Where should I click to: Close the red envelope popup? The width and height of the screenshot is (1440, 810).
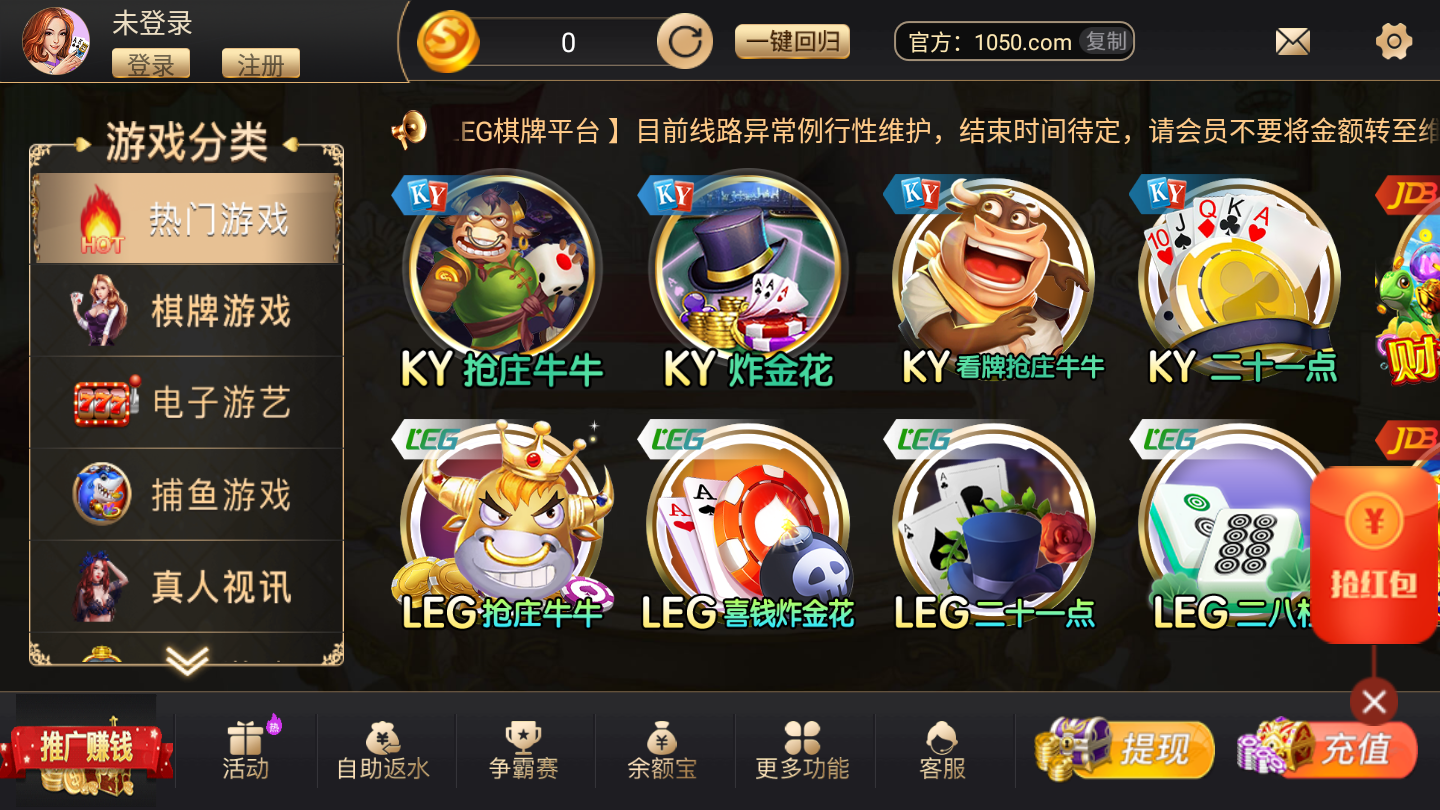[x=1373, y=702]
